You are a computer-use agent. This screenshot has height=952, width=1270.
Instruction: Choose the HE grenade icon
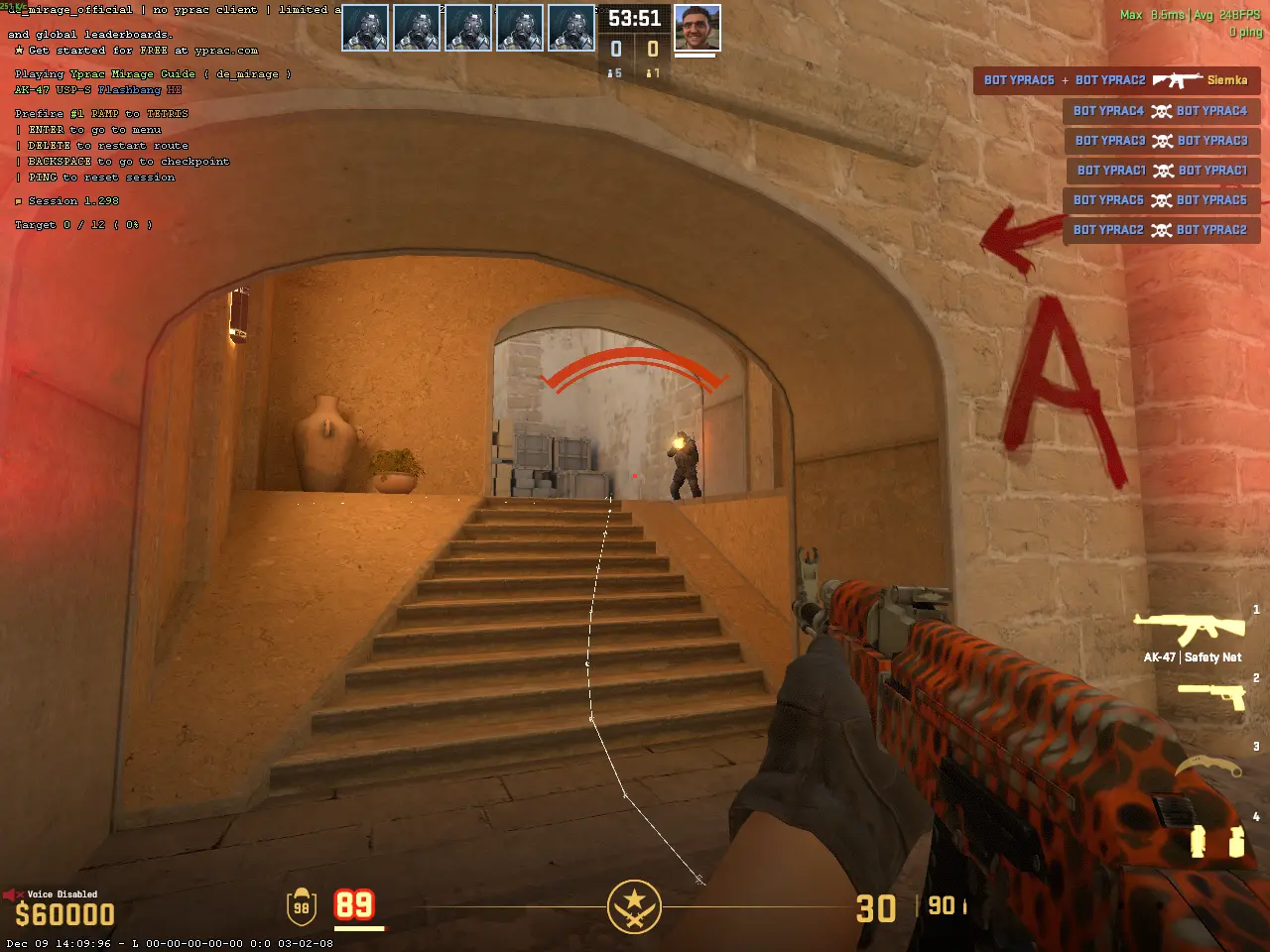1236,842
